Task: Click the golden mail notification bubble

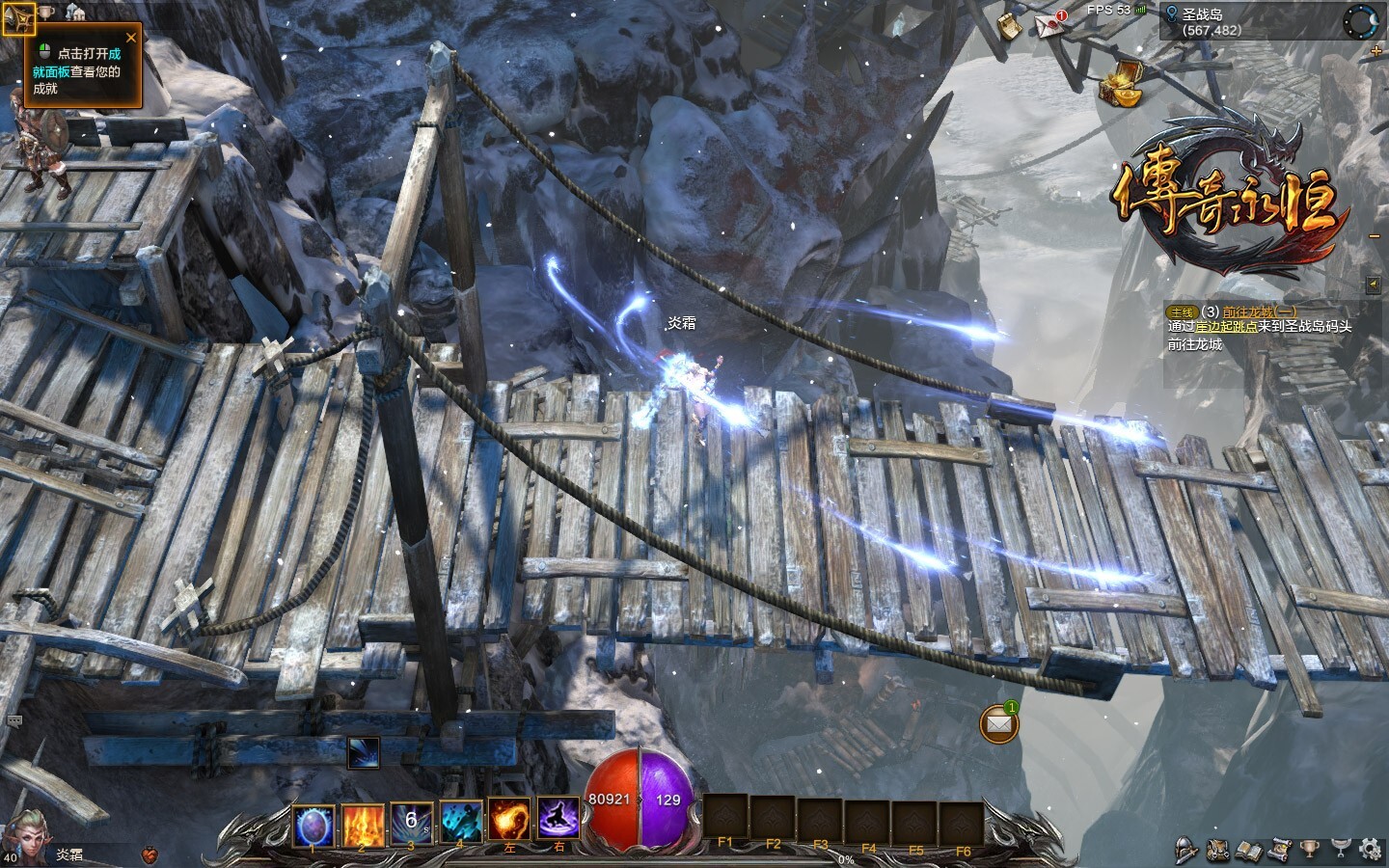Action: (999, 723)
